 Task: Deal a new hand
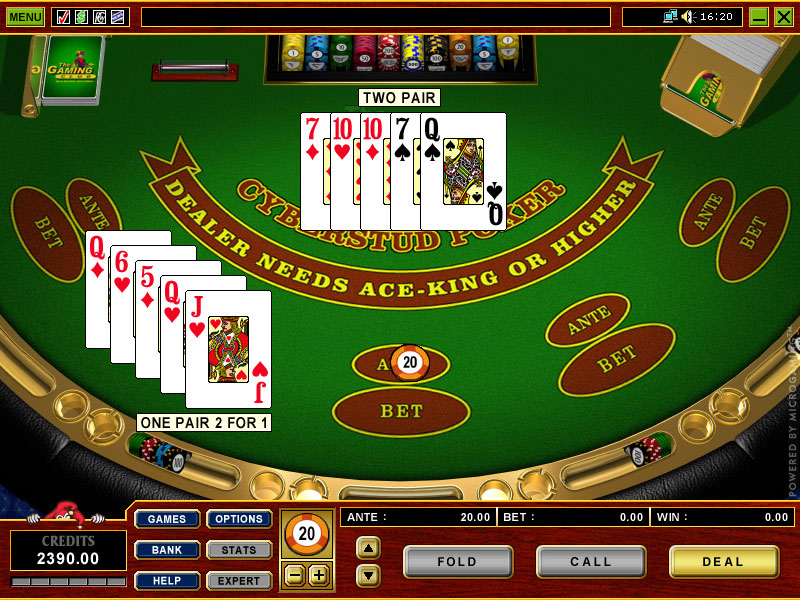[724, 562]
